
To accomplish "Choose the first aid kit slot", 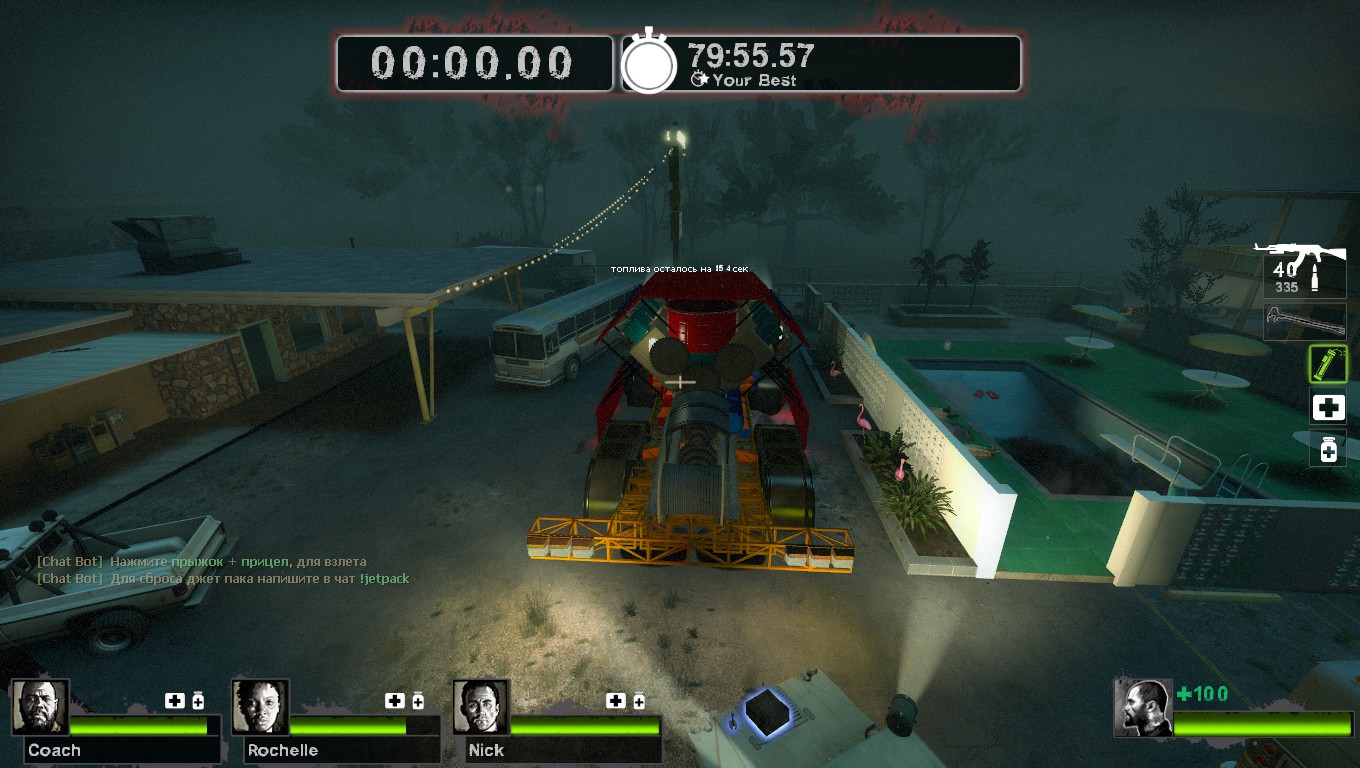I will coord(1328,407).
